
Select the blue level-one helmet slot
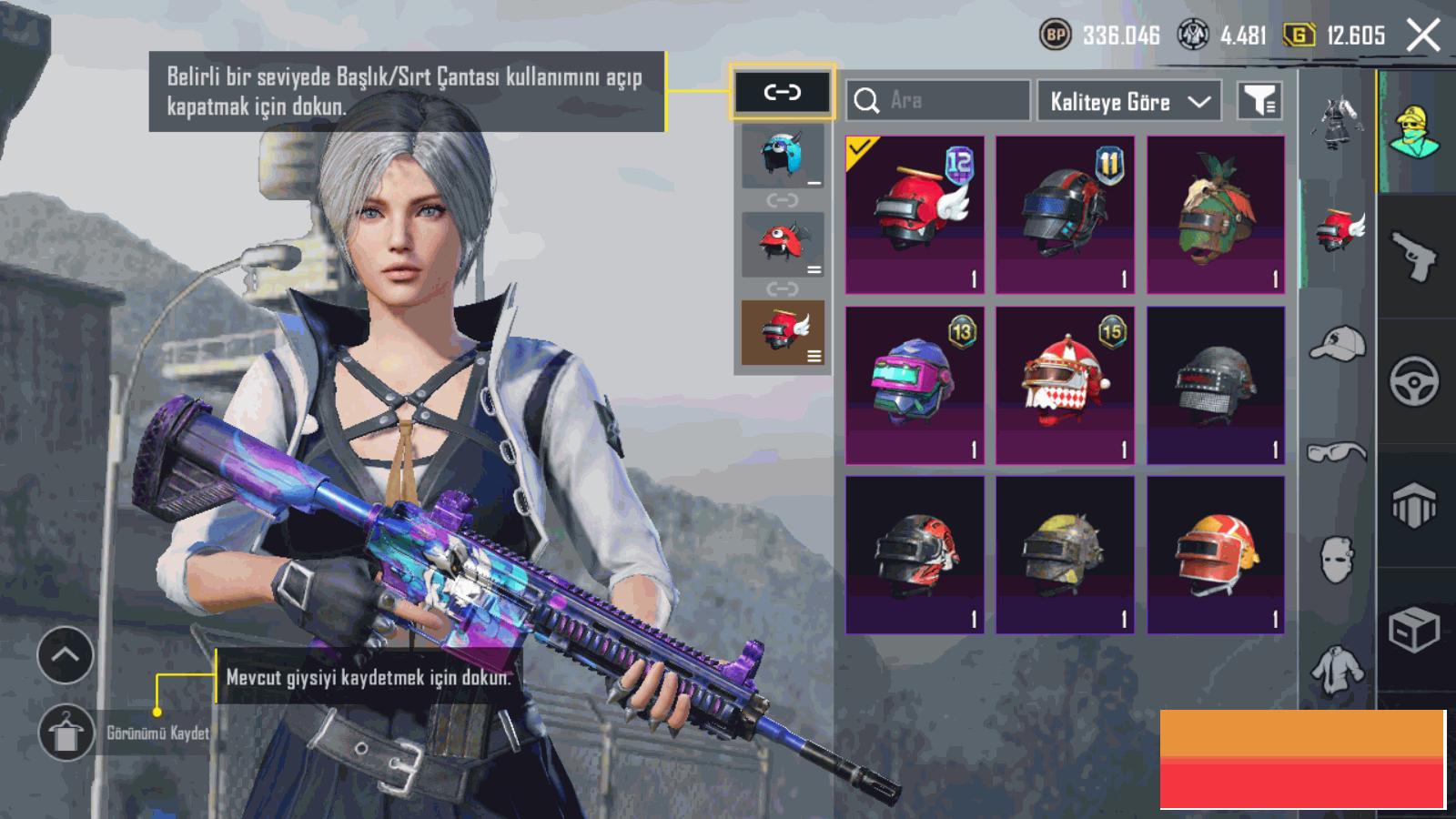[782, 156]
